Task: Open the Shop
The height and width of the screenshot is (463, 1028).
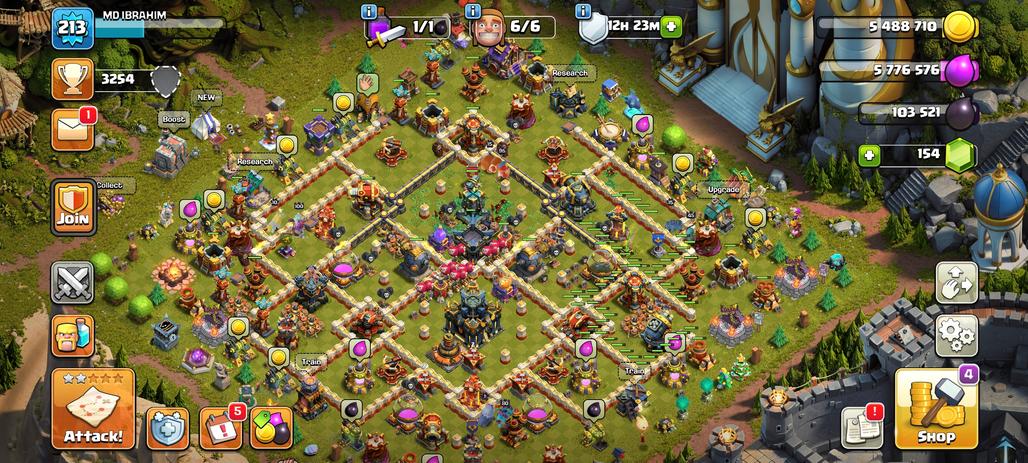Action: (935, 408)
